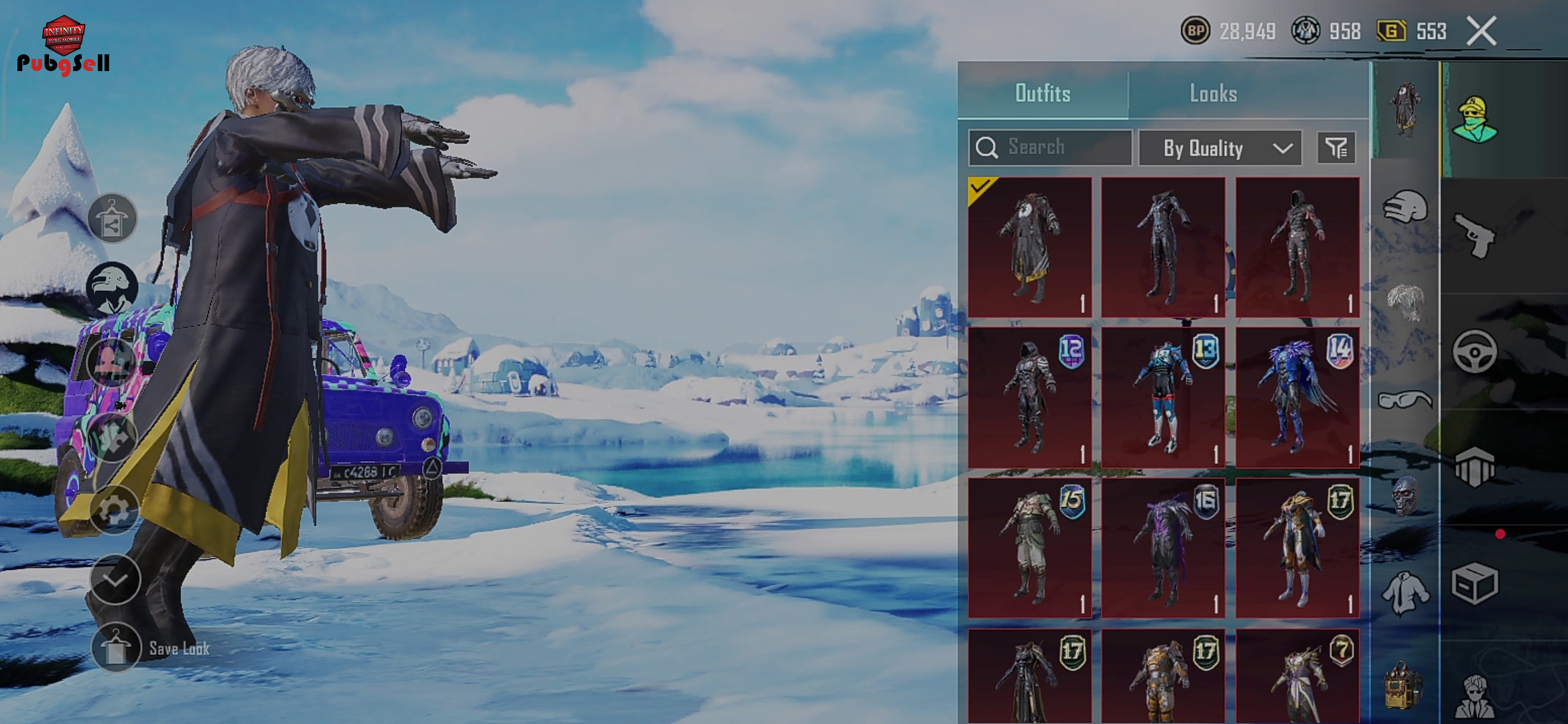Pick the blue winged outfit badge 14
The height and width of the screenshot is (724, 1568).
[1297, 397]
